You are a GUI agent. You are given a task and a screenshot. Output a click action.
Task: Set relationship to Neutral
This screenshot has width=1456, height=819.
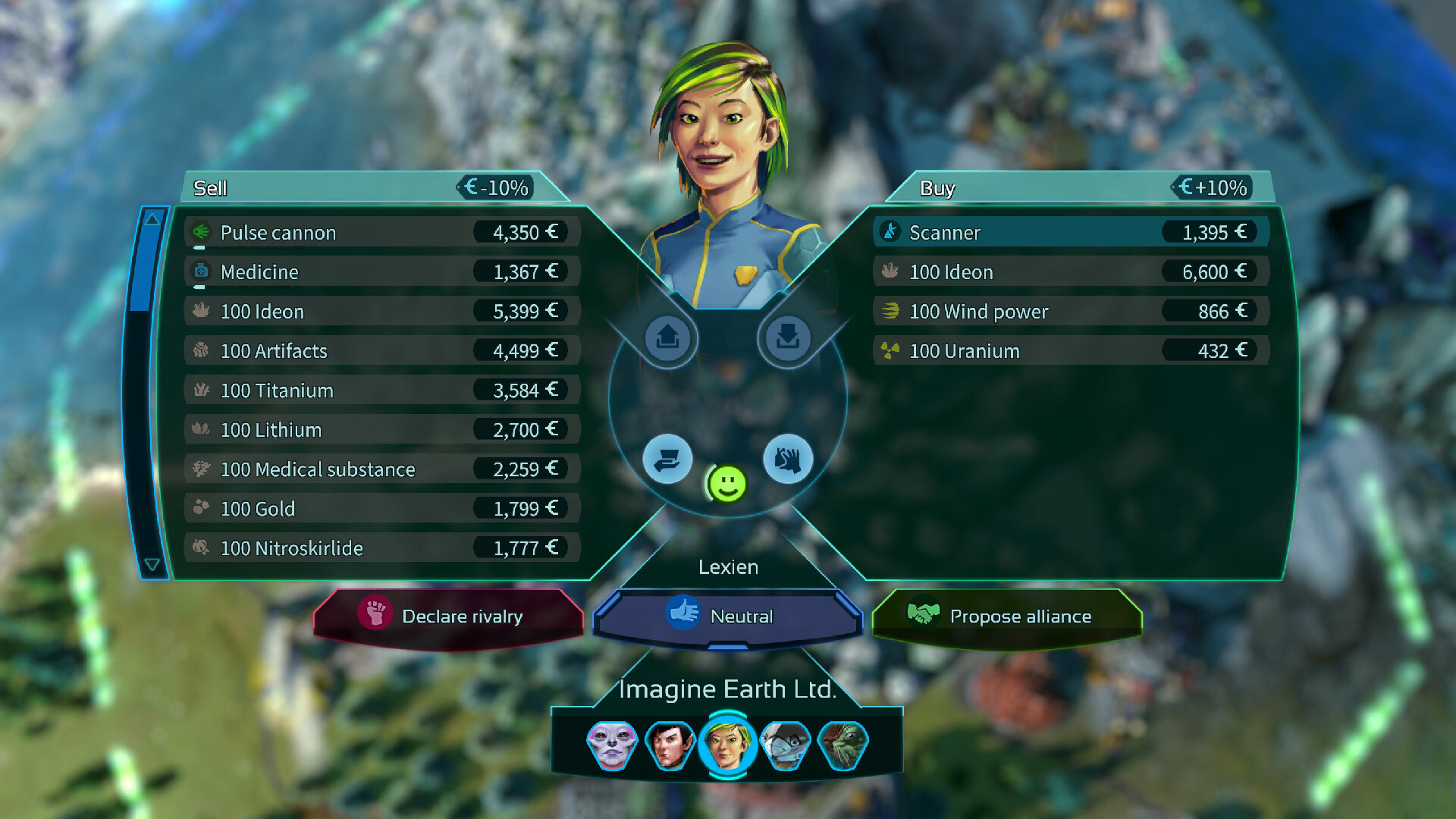727,616
